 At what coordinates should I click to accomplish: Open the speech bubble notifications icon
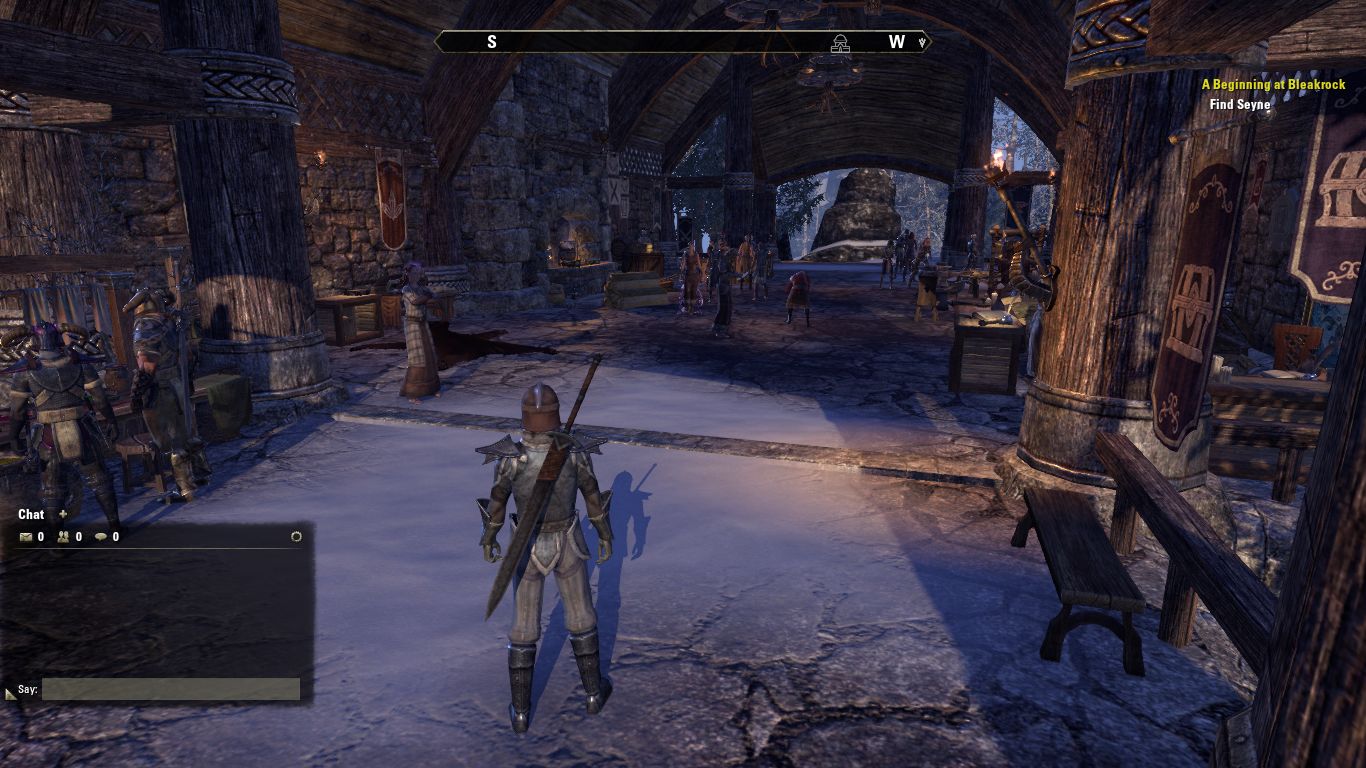100,537
